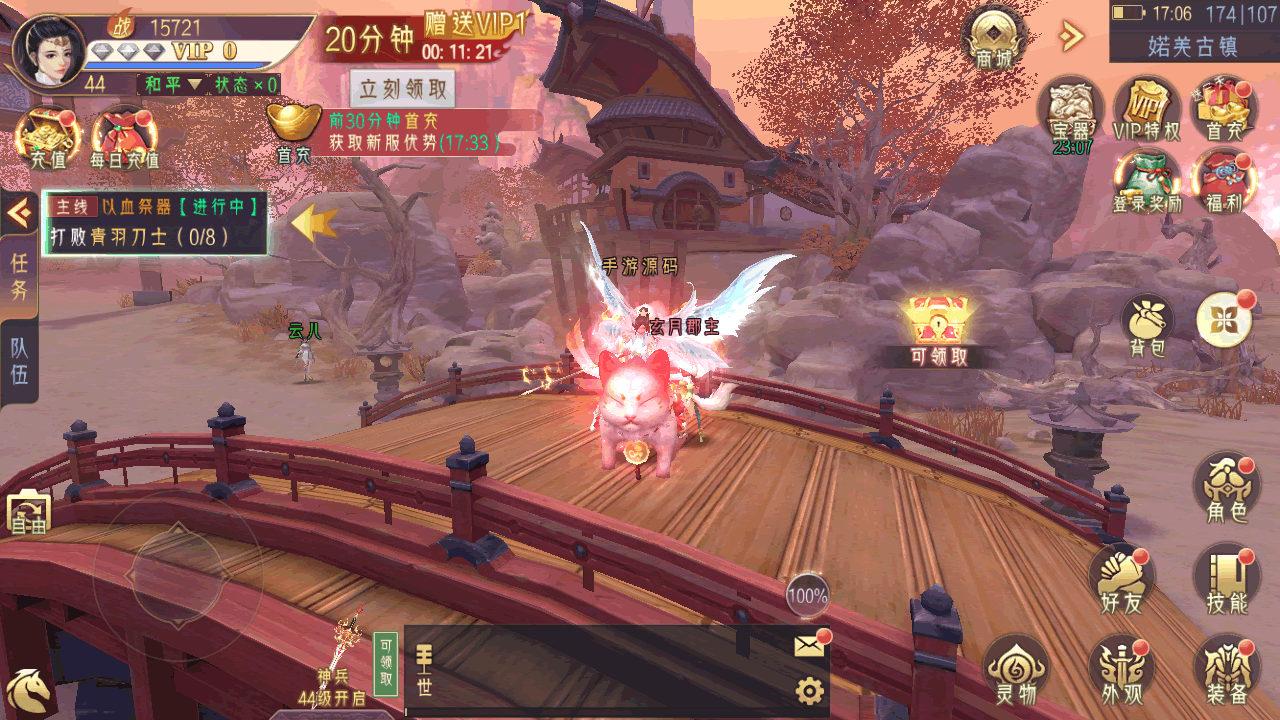
Task: Open the 充值 recharge icon
Action: click(x=48, y=137)
